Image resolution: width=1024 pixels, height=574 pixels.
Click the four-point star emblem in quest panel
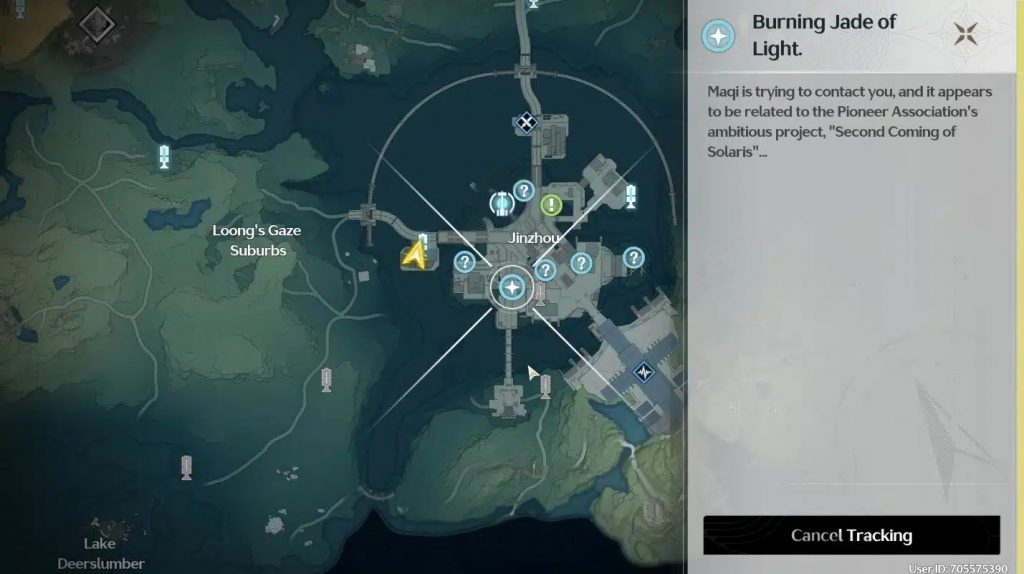click(x=966, y=35)
